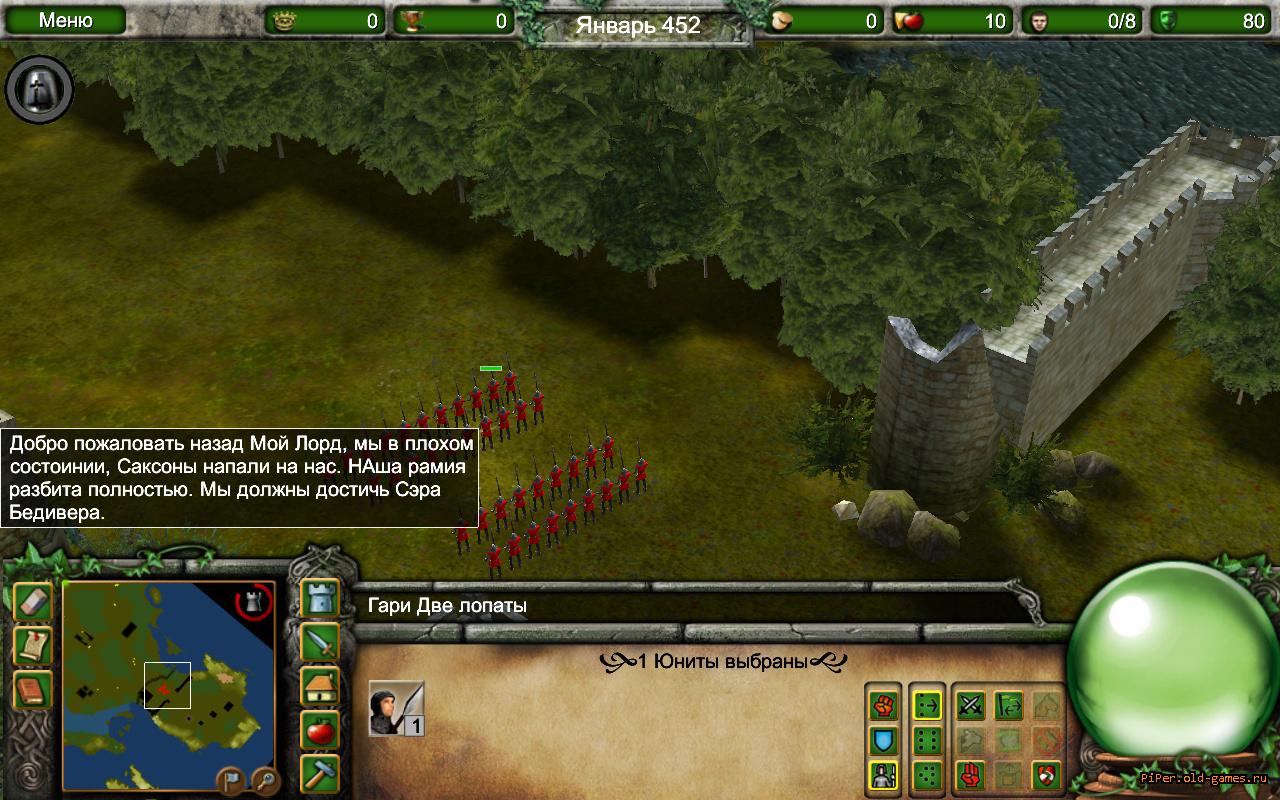
Task: Switch to the sword military category
Action: click(320, 642)
